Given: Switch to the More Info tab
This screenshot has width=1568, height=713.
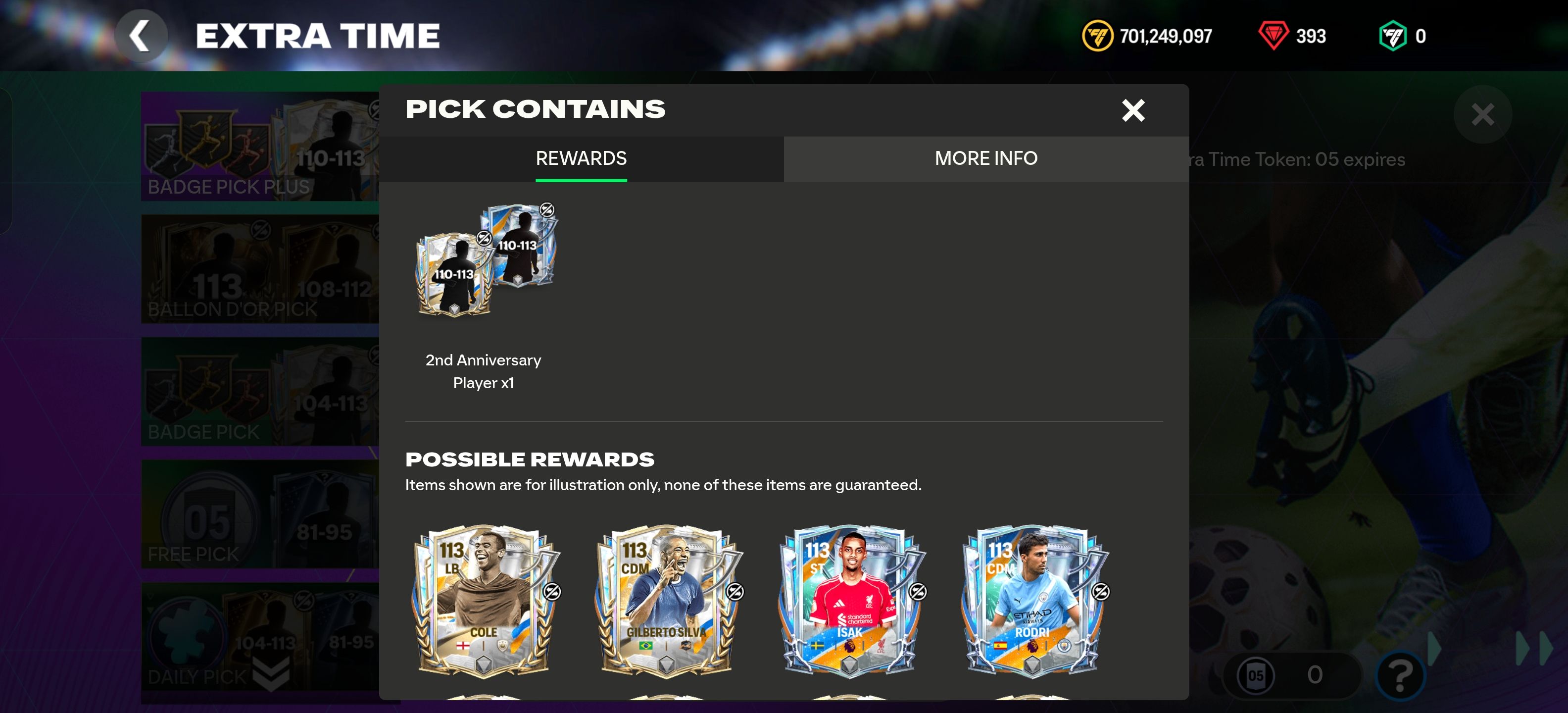Looking at the screenshot, I should [985, 158].
